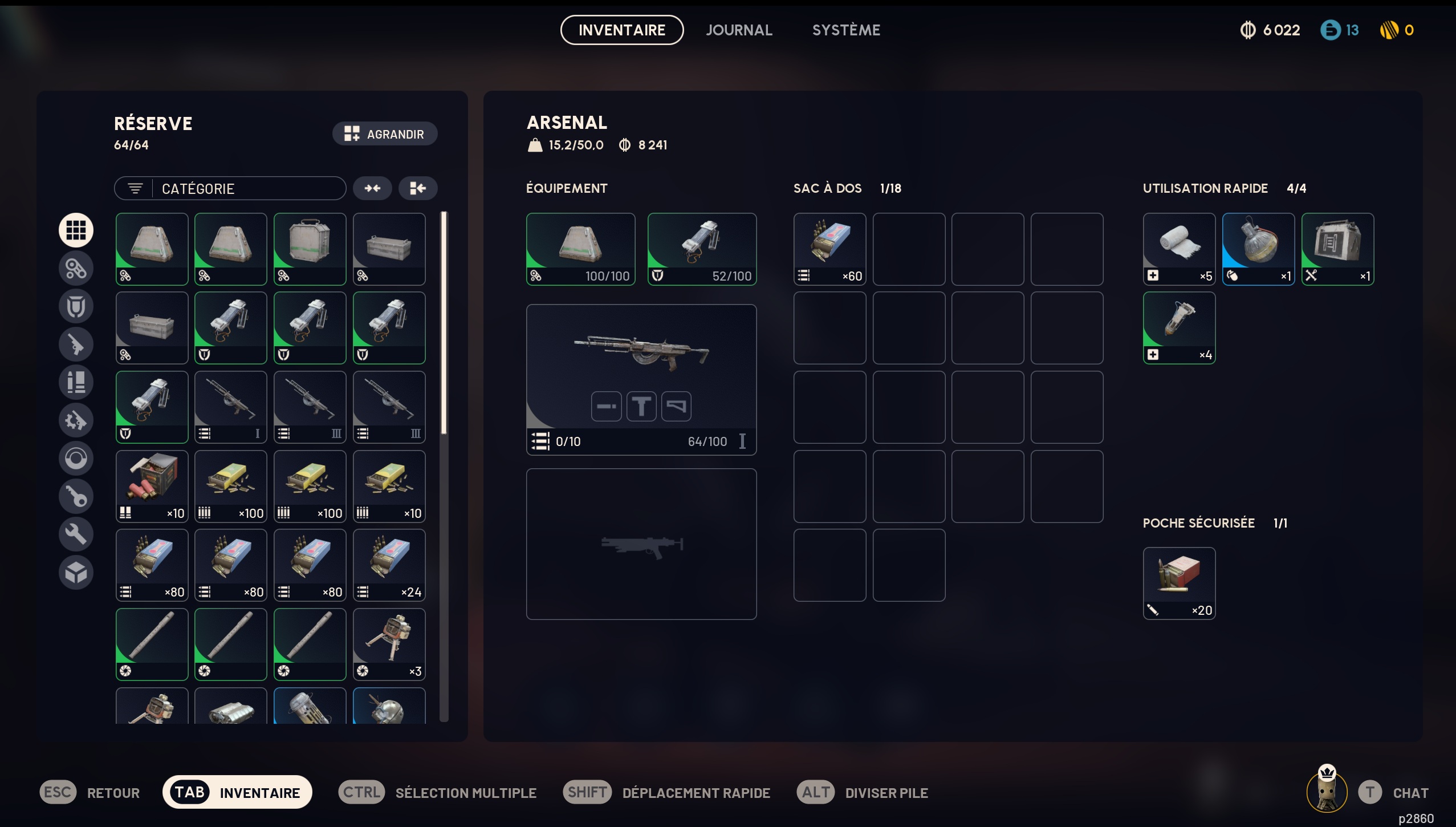
Task: Choose the toolbox ×1 quick-use slot
Action: point(1337,249)
